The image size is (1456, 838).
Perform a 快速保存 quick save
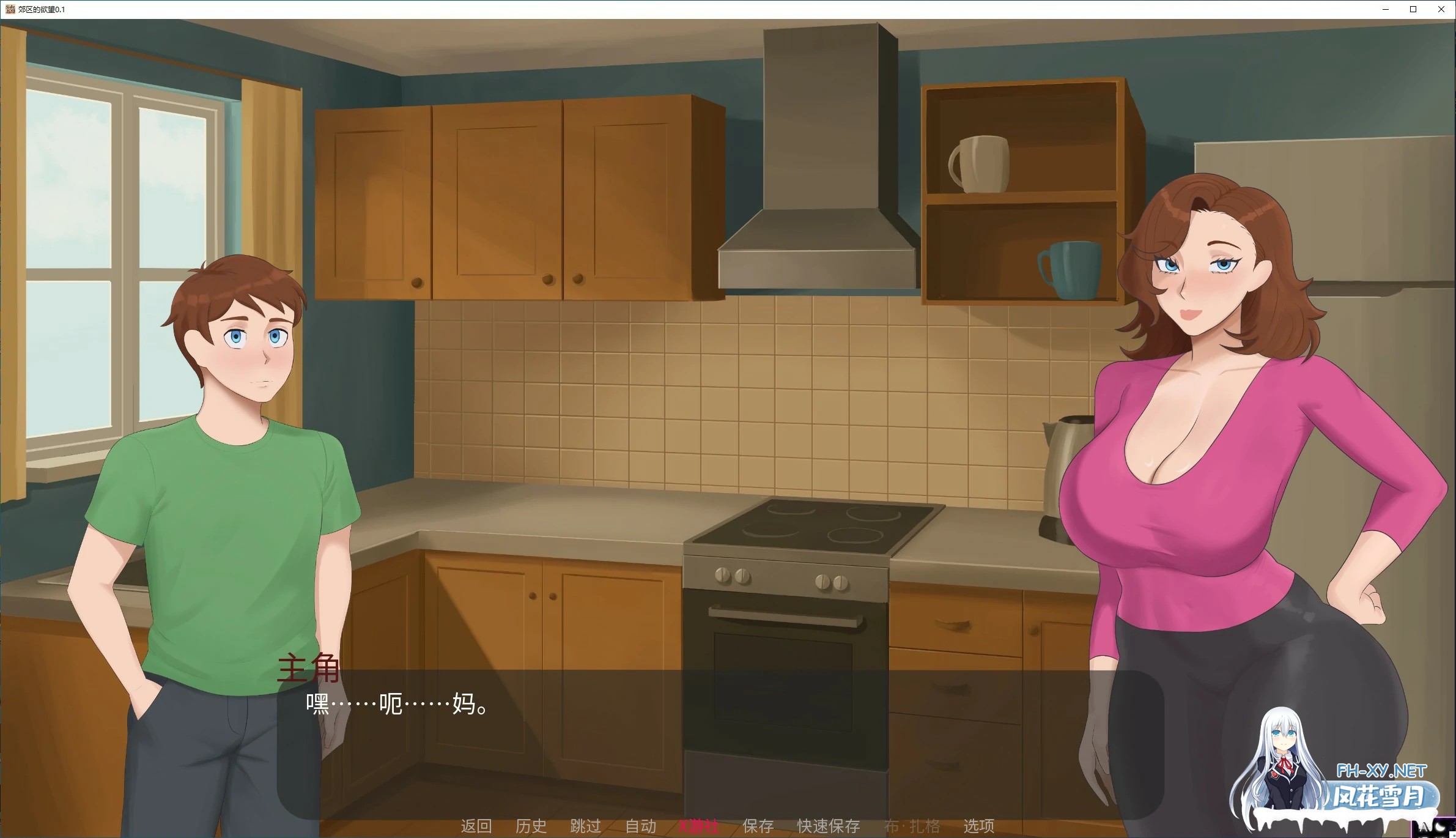pos(829,826)
